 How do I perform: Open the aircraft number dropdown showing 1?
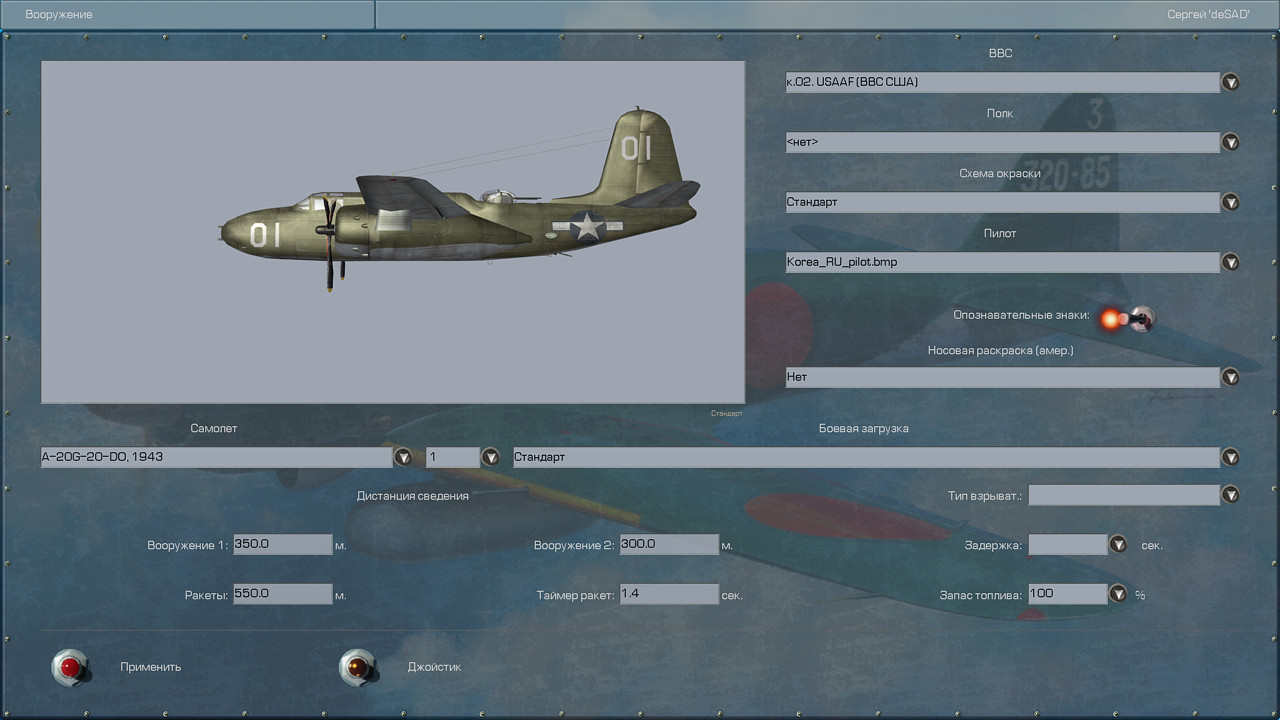[490, 457]
